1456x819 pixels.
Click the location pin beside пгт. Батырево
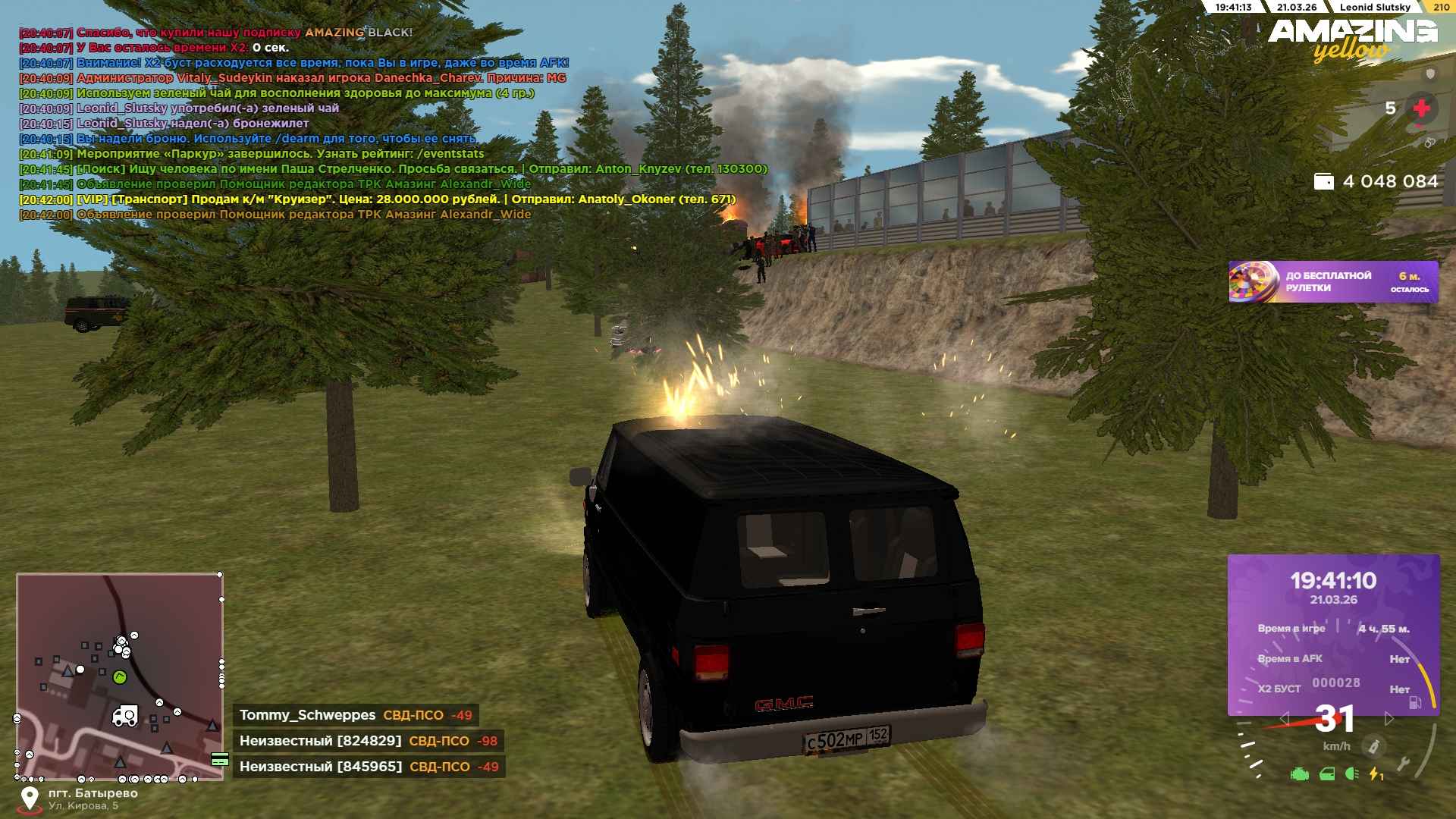[x=30, y=799]
